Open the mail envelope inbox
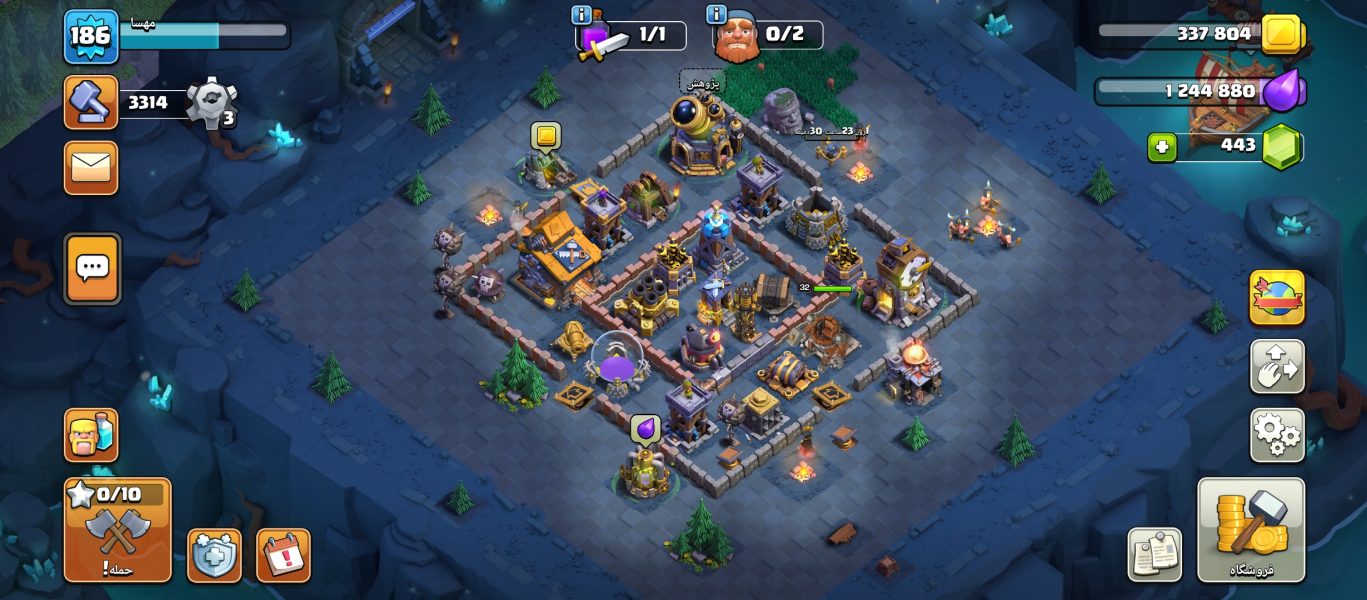 pos(91,168)
